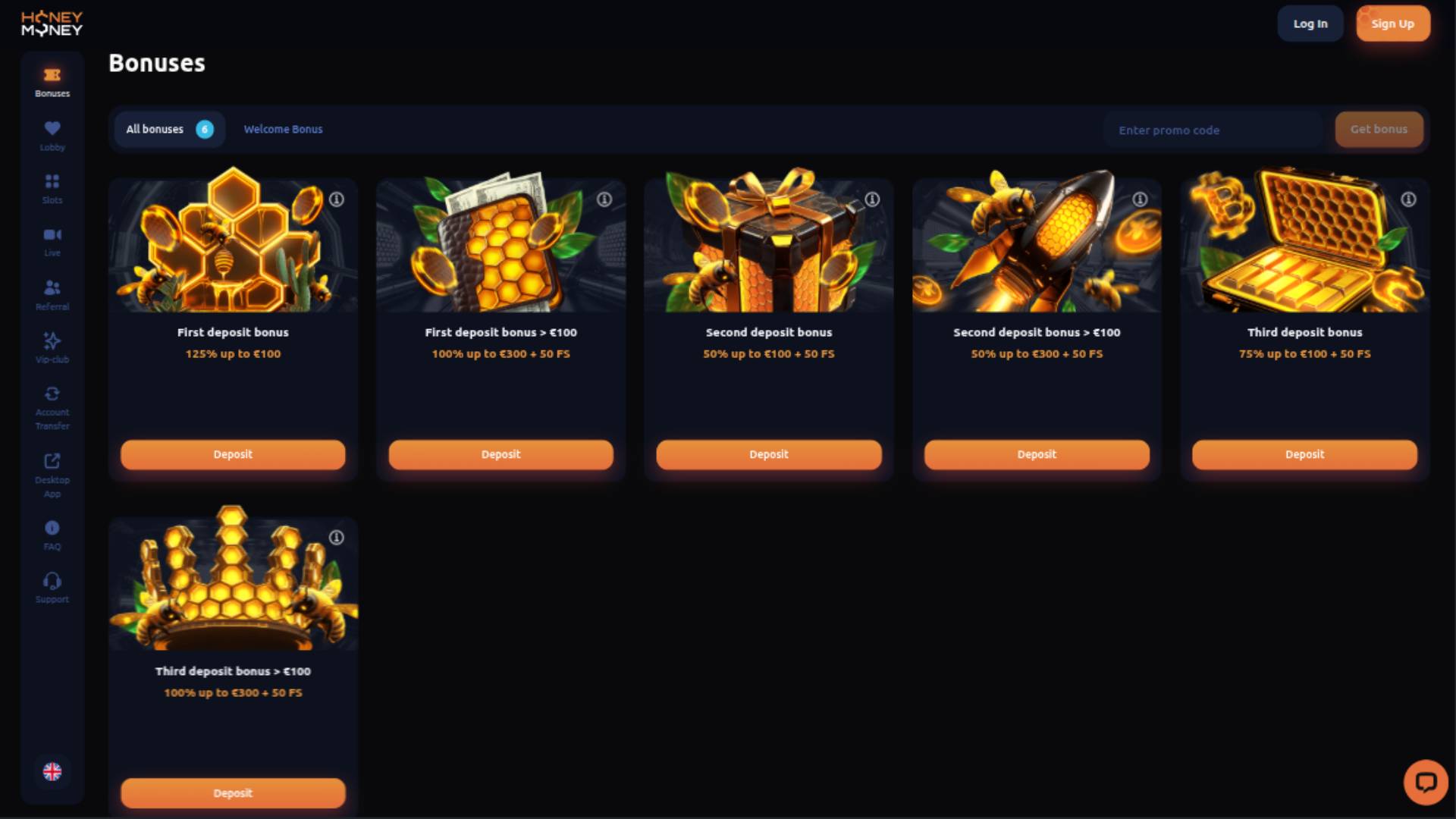The height and width of the screenshot is (819, 1456).
Task: Click the Log In button
Action: click(x=1310, y=23)
